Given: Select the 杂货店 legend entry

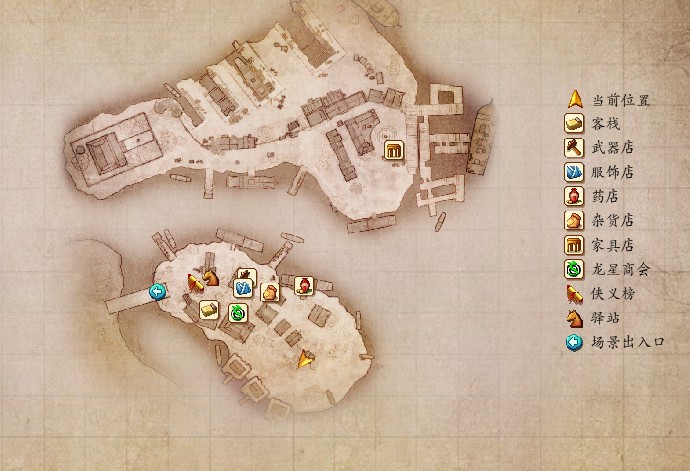Looking at the screenshot, I should (x=614, y=221).
